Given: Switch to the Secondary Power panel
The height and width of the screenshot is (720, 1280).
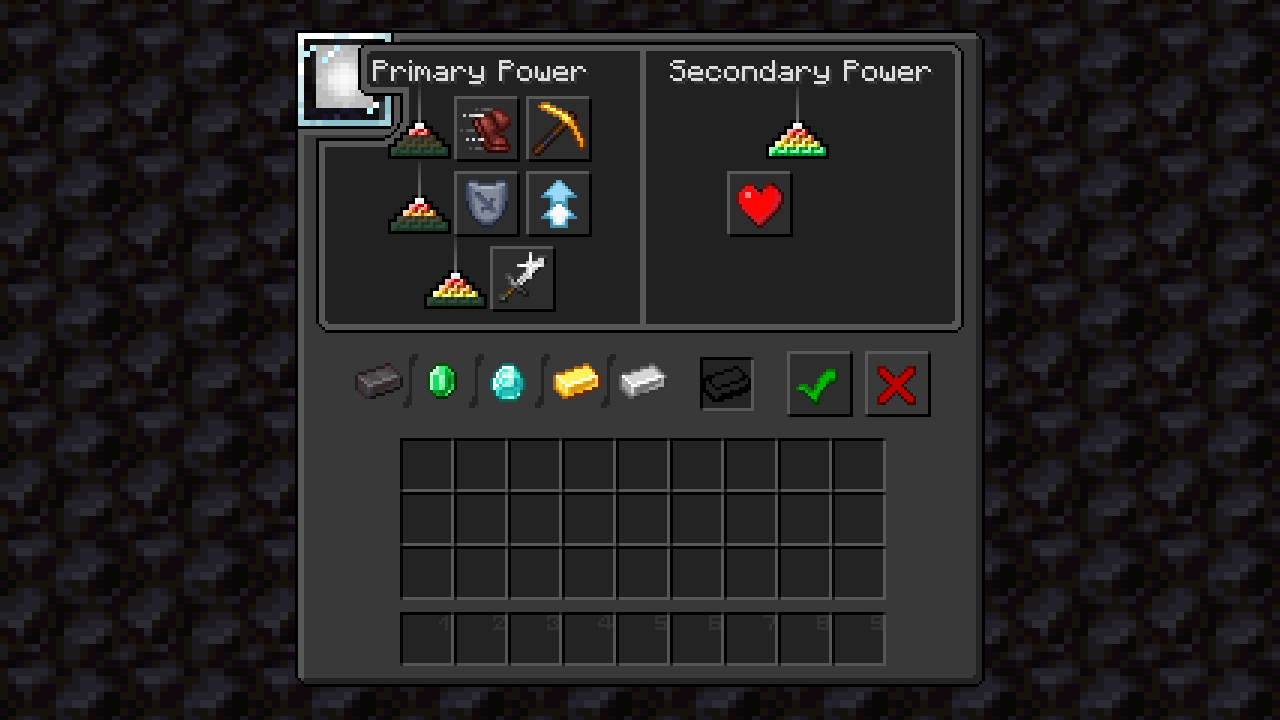Looking at the screenshot, I should pos(799,71).
